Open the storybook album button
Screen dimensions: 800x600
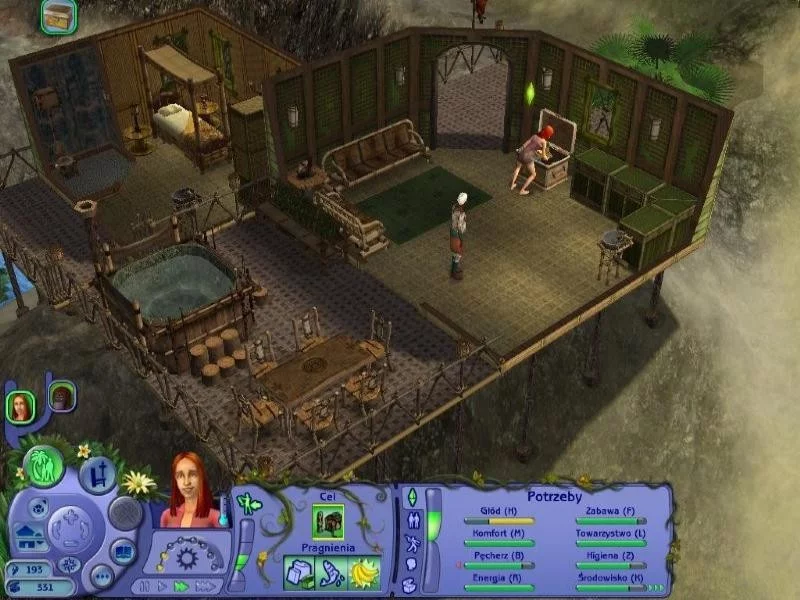(x=122, y=551)
